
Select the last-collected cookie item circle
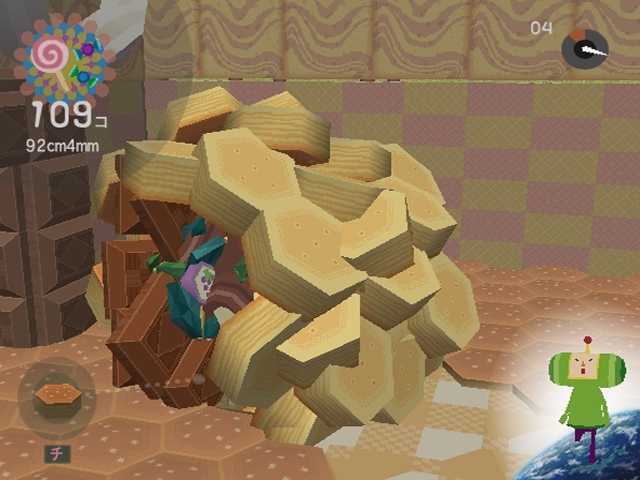(57, 398)
